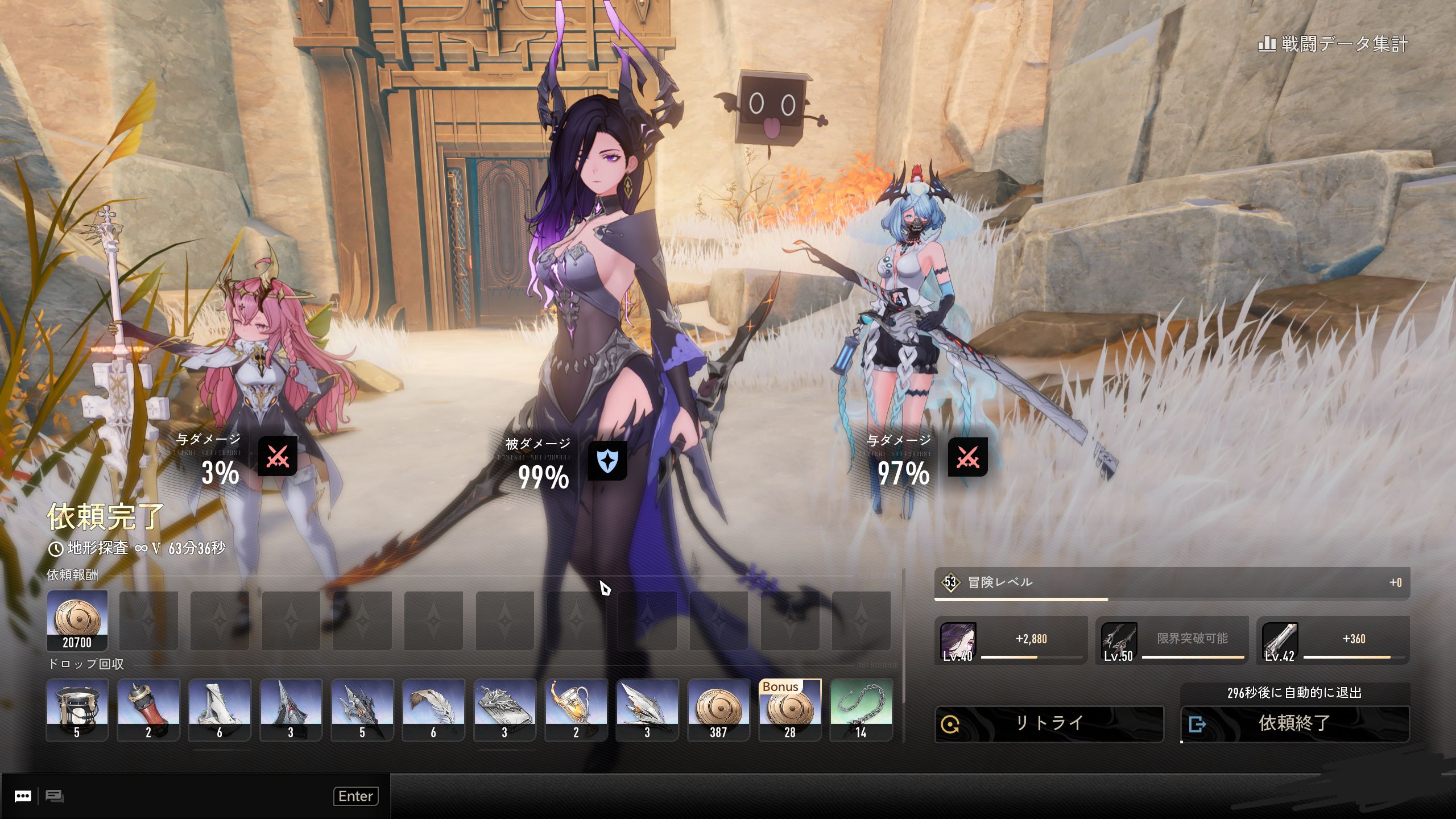
Task: Open the chat speech bubble icon
Action: tap(23, 796)
